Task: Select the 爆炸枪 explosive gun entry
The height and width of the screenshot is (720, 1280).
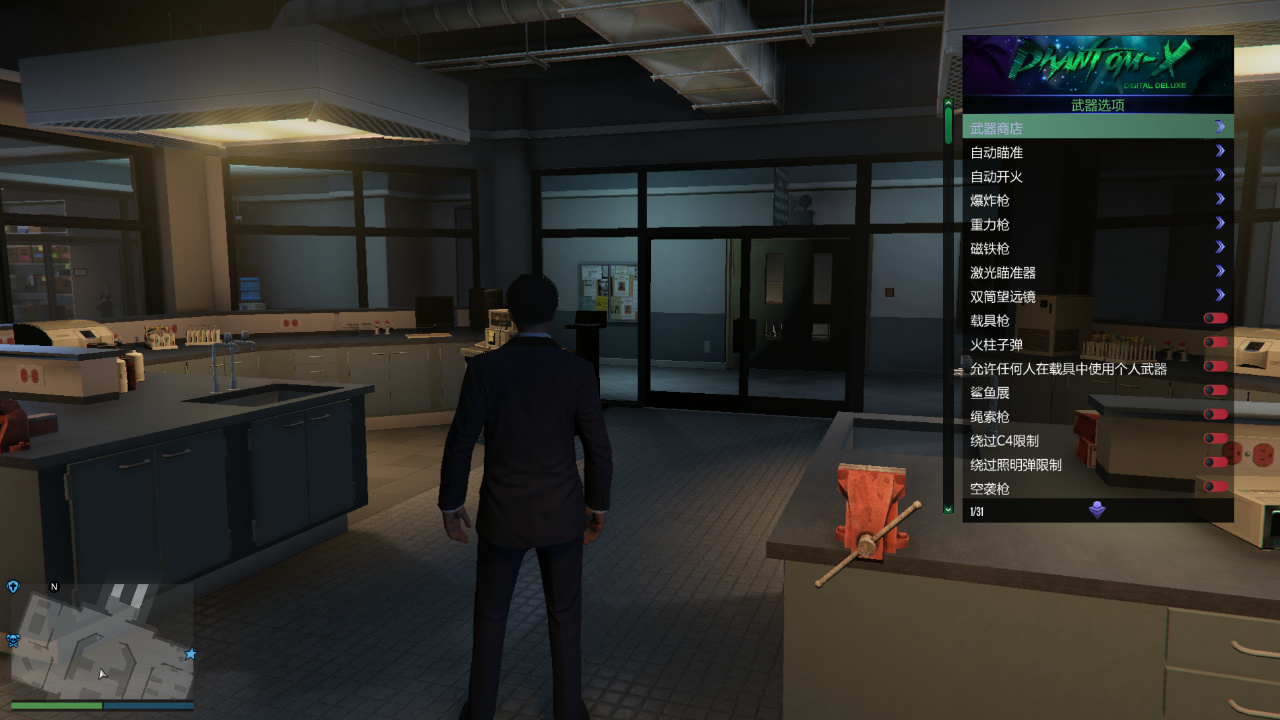Action: (1097, 200)
